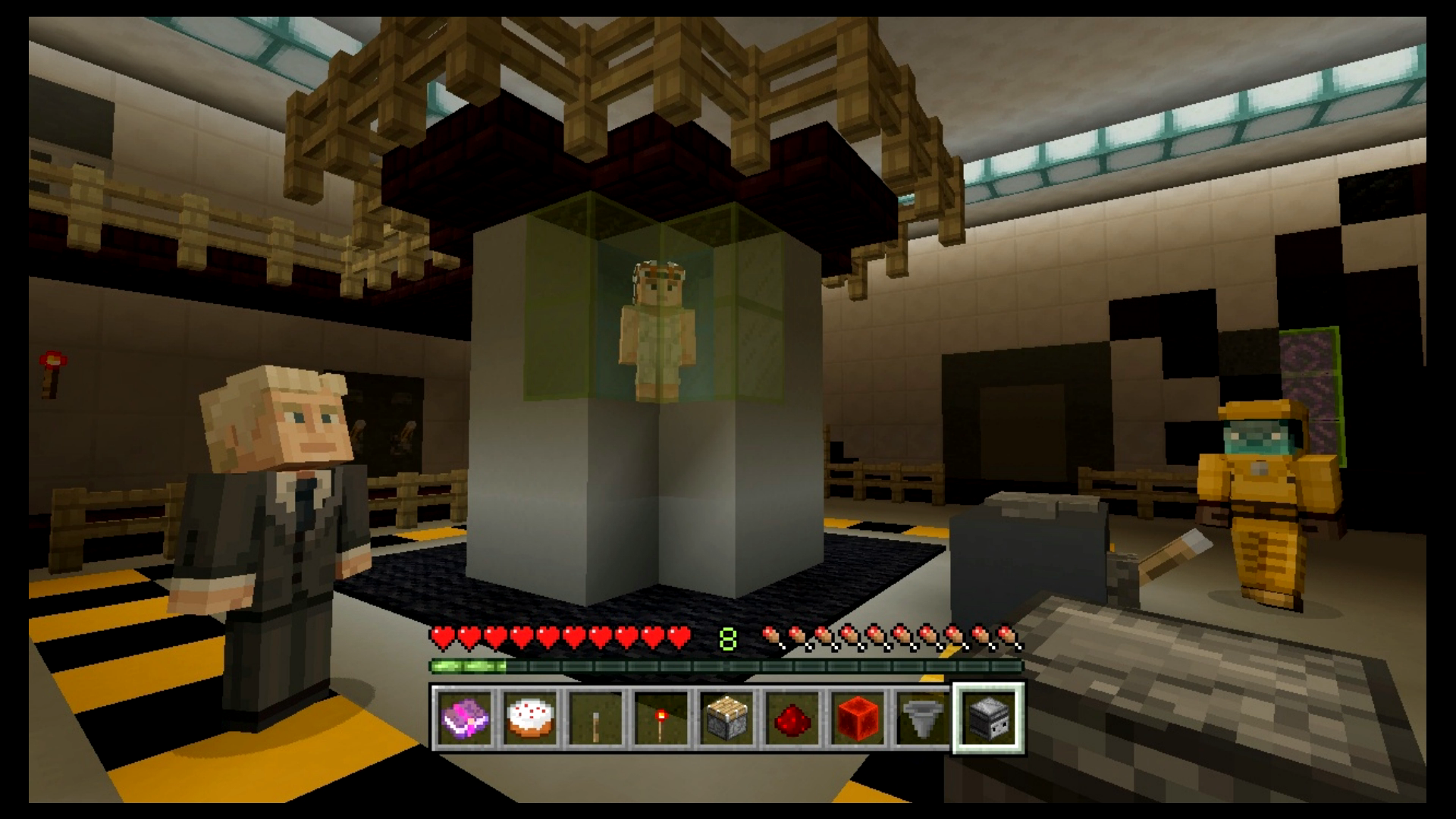The width and height of the screenshot is (1456, 819).
Task: Choose the cake in the hotbar
Action: coord(530,717)
